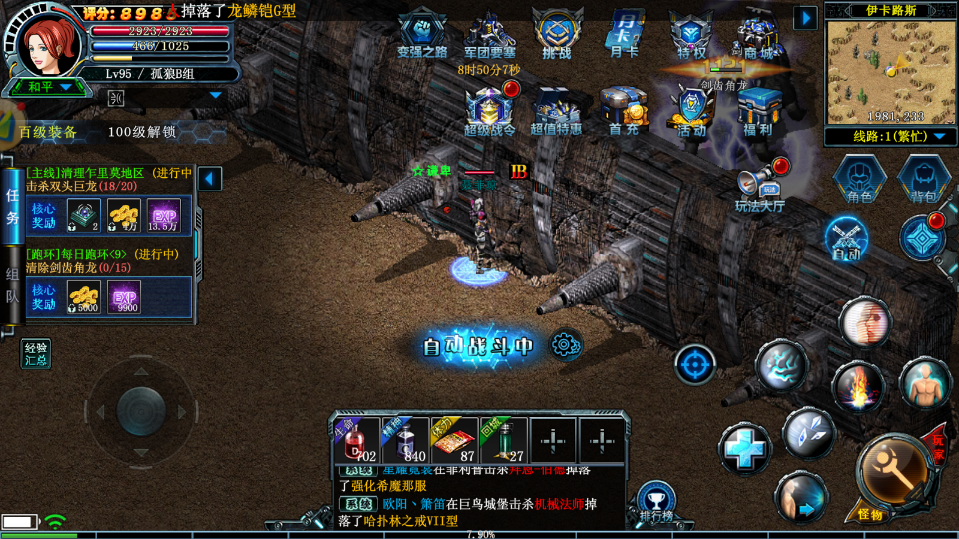Open the 福利 welfare chest
This screenshot has height=539, width=959.
(758, 111)
